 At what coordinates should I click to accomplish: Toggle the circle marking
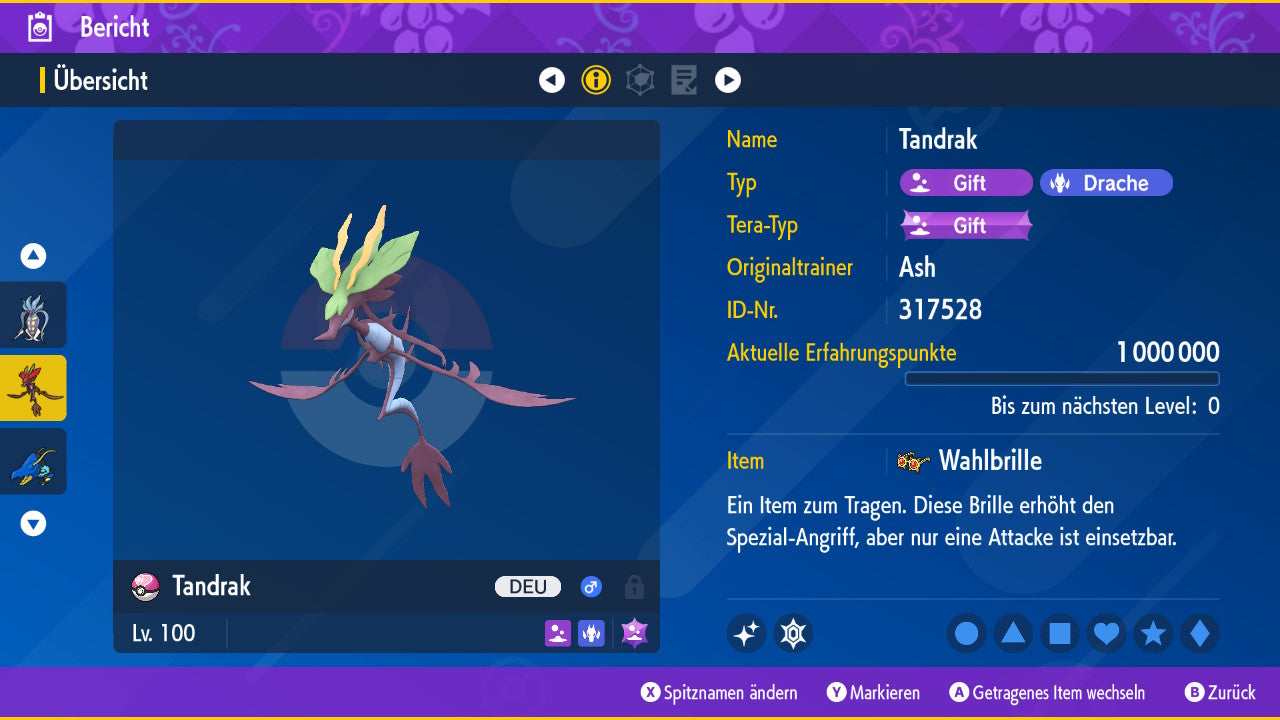(x=966, y=634)
